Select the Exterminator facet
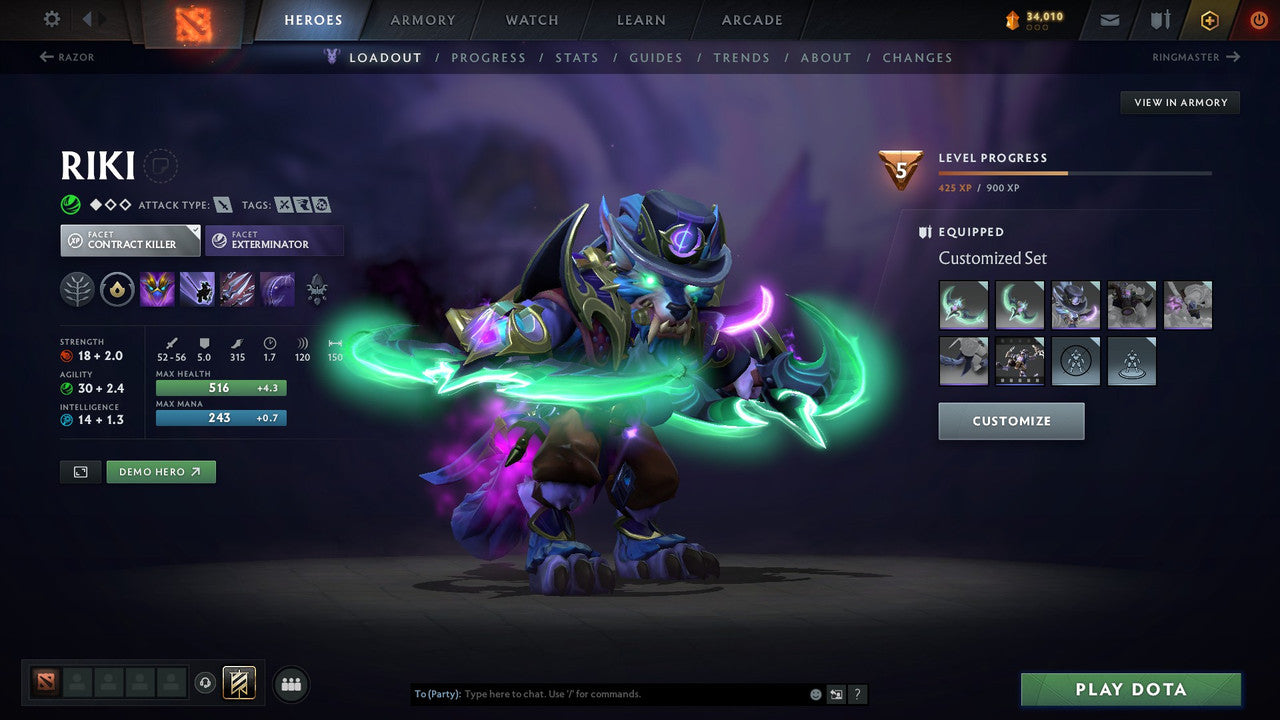 tap(274, 240)
